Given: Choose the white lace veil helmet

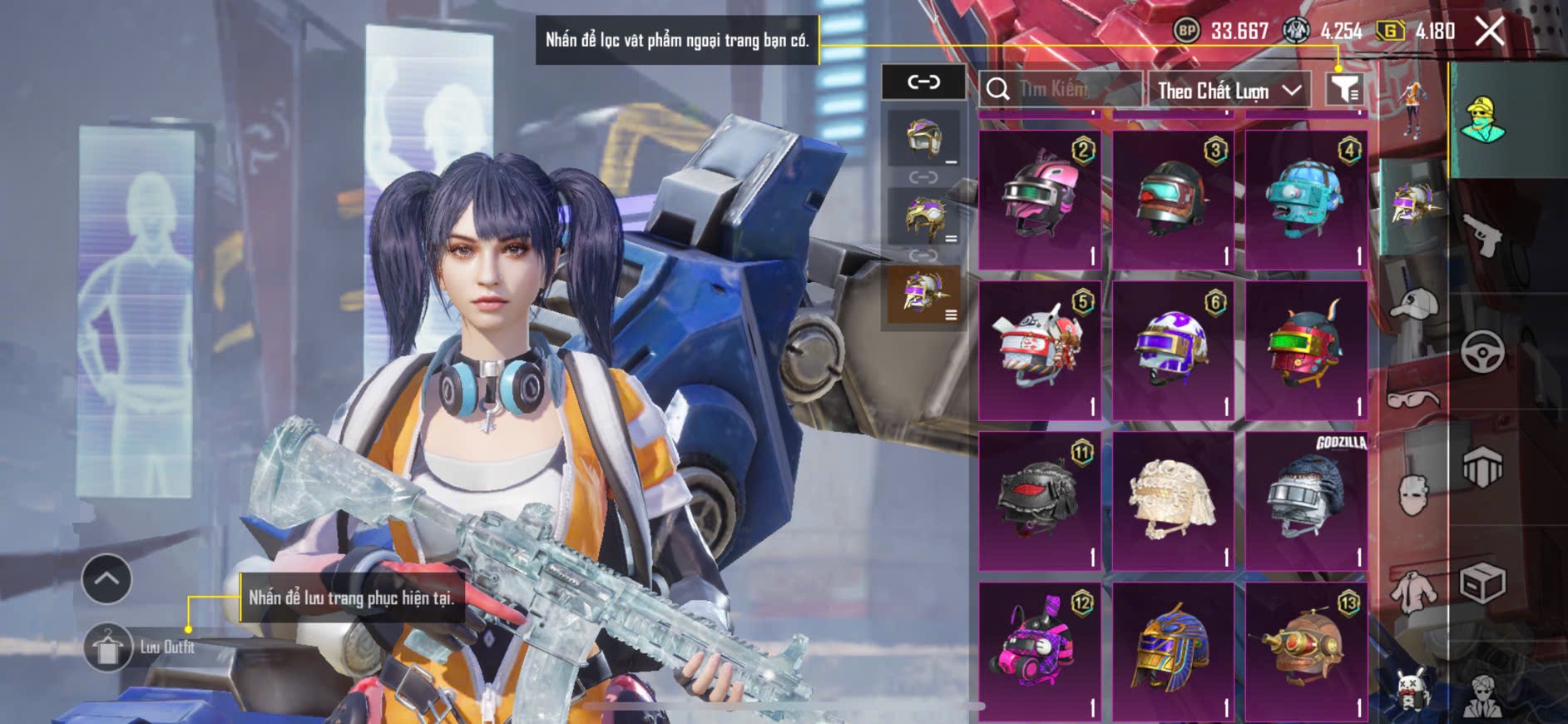Looking at the screenshot, I should (x=1173, y=500).
